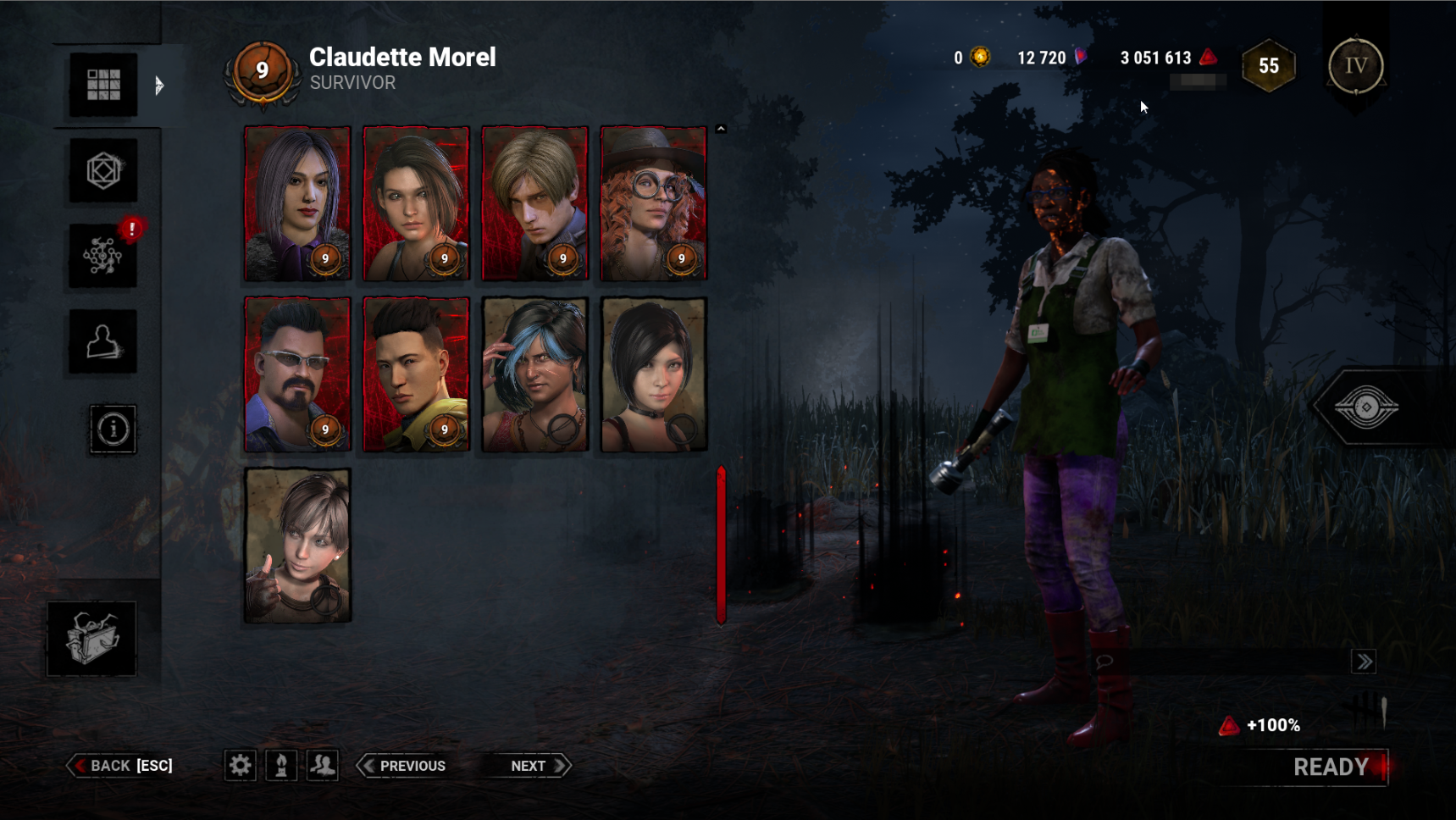Pick the curly-haired survivor wearing glasses

(653, 203)
